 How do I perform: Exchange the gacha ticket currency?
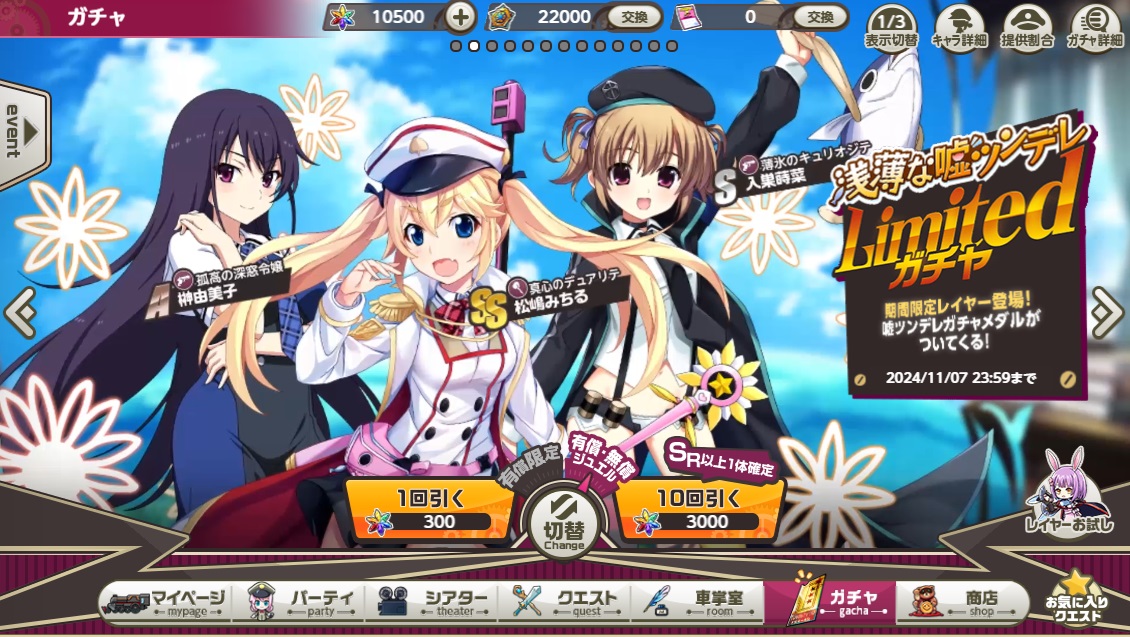(x=820, y=16)
